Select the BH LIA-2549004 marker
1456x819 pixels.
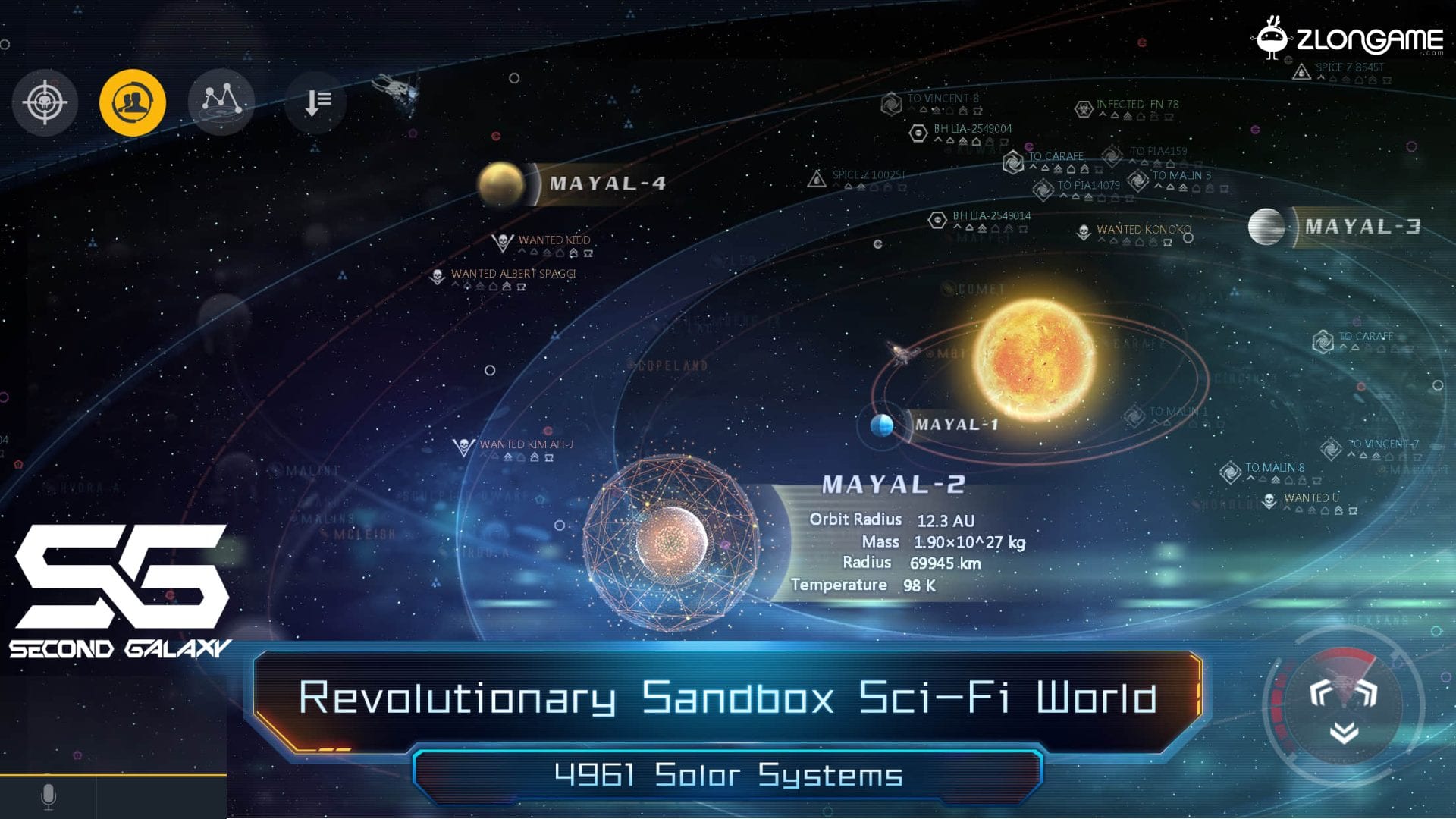(x=971, y=129)
